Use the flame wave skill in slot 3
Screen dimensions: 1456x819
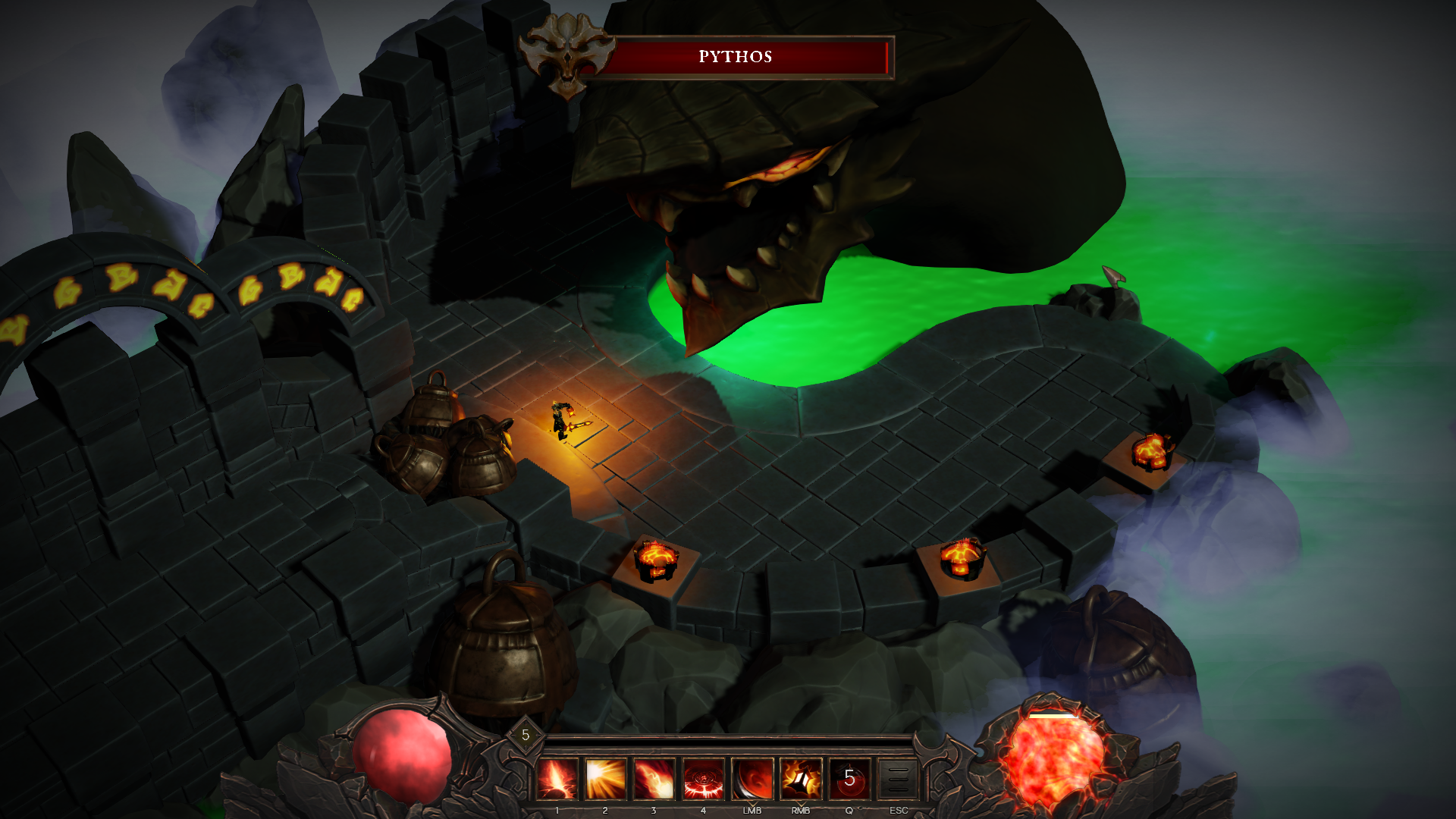654,778
